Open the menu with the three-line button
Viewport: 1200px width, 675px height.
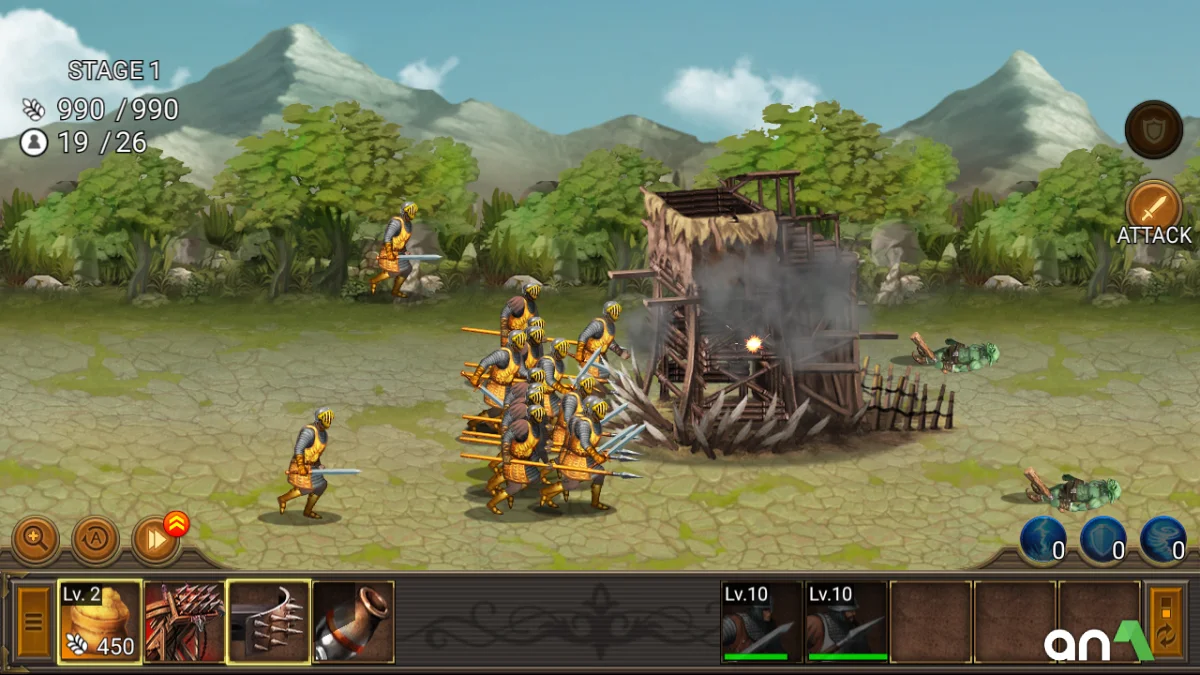point(33,622)
